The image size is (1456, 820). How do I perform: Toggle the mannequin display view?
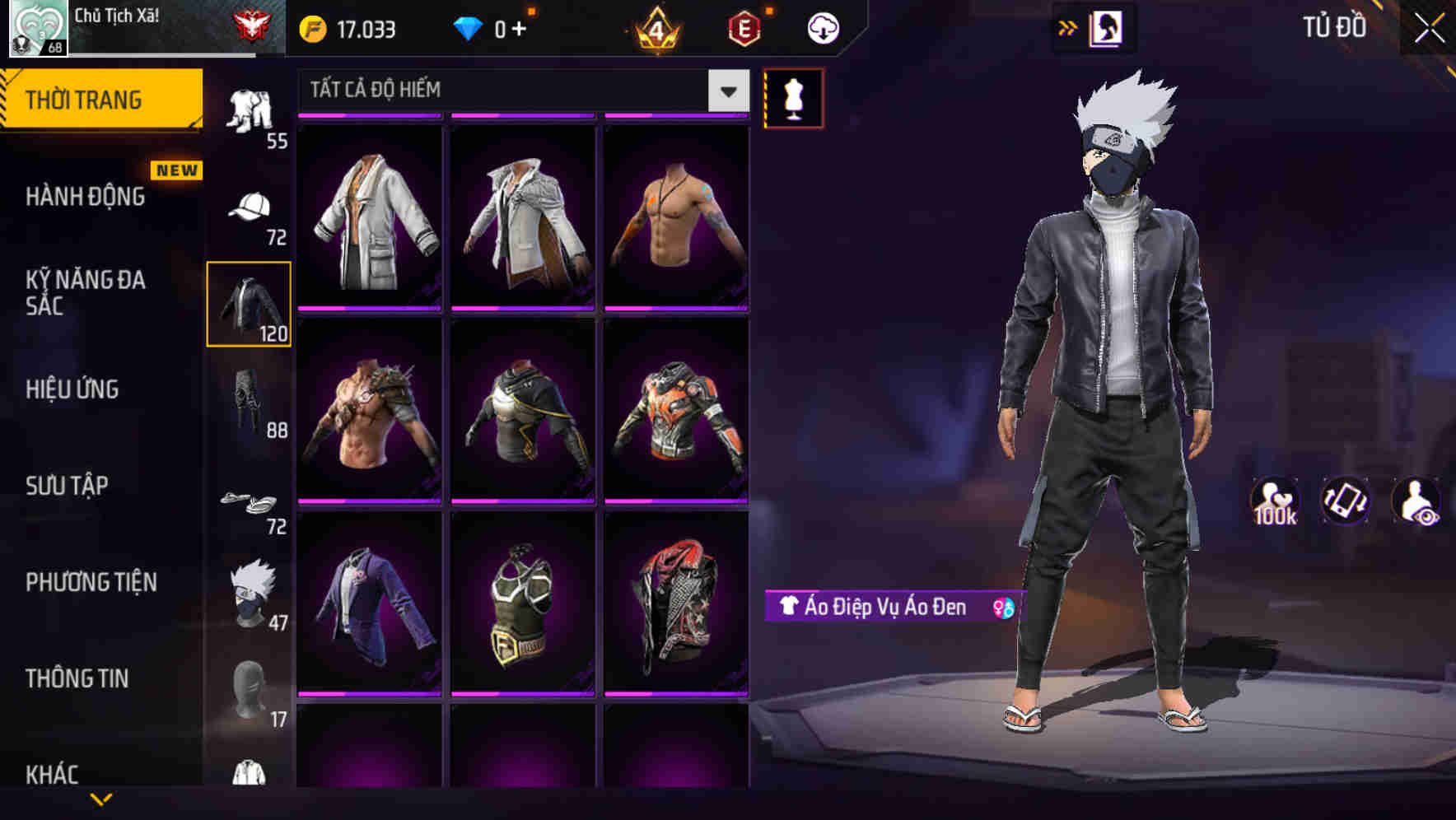(x=794, y=98)
